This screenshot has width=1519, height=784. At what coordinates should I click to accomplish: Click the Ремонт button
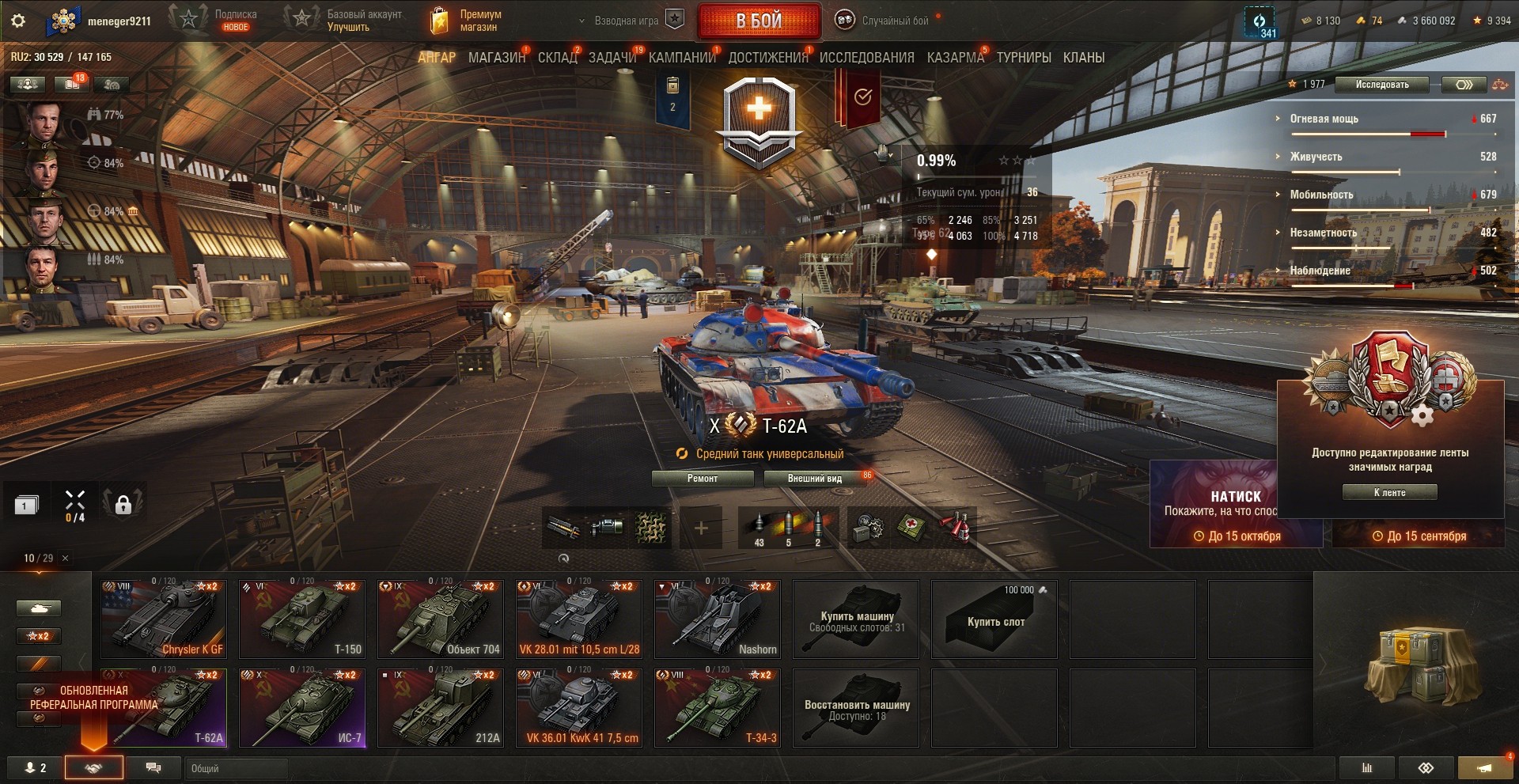tap(702, 479)
